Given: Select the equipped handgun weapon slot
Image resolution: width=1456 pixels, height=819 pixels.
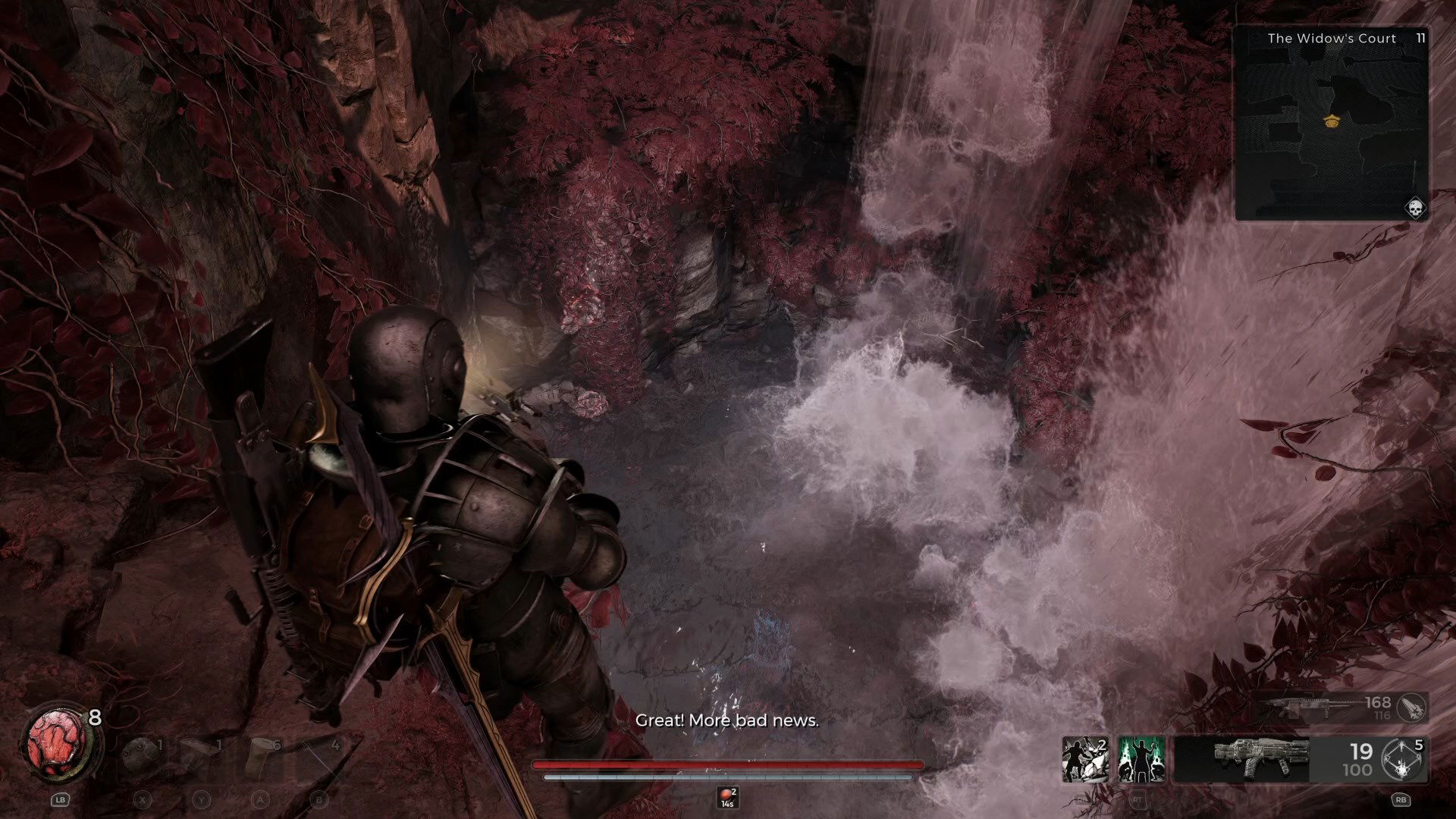Looking at the screenshot, I should click(x=1260, y=758).
